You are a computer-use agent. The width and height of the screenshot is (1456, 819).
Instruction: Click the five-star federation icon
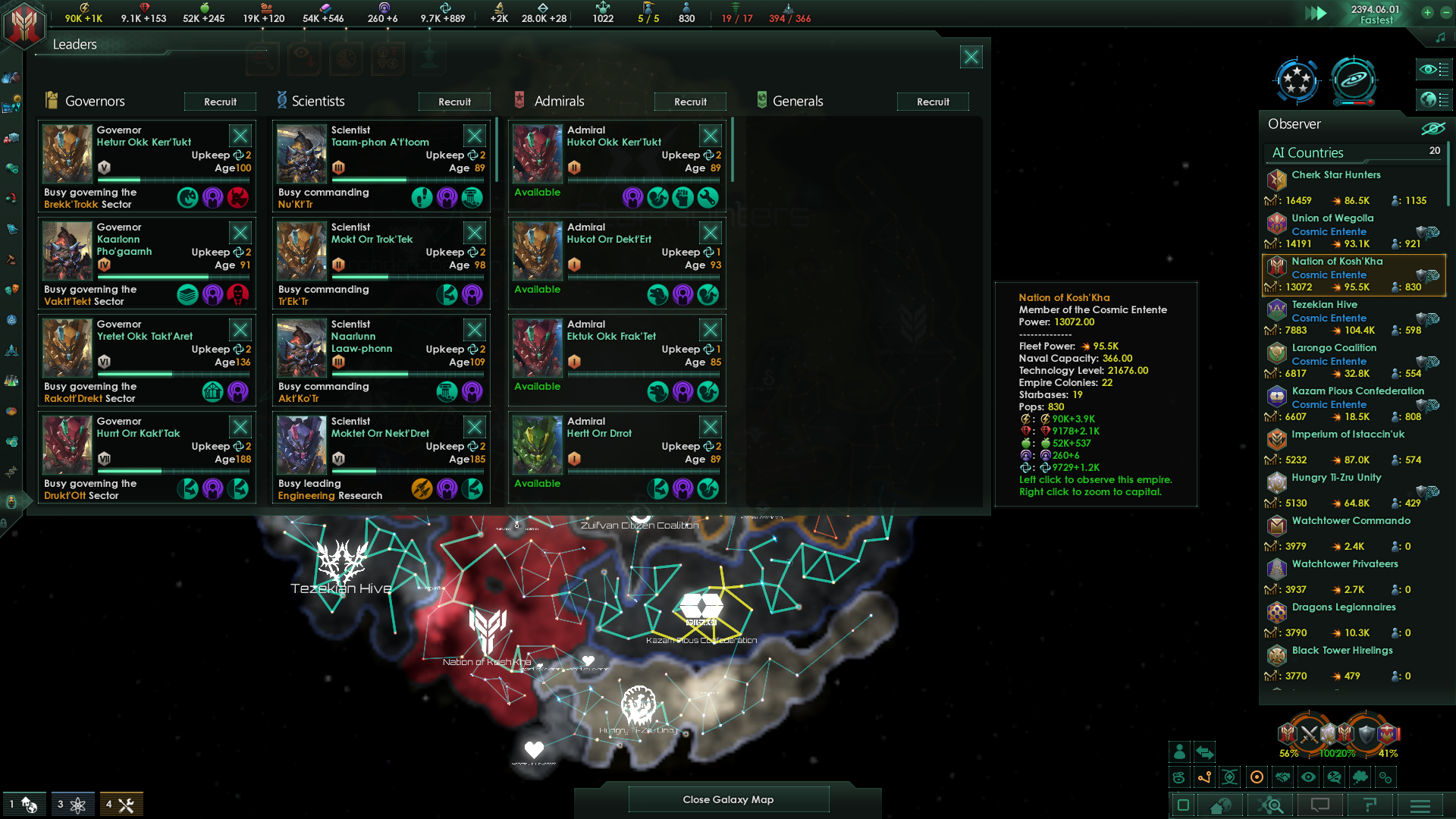(x=1296, y=80)
